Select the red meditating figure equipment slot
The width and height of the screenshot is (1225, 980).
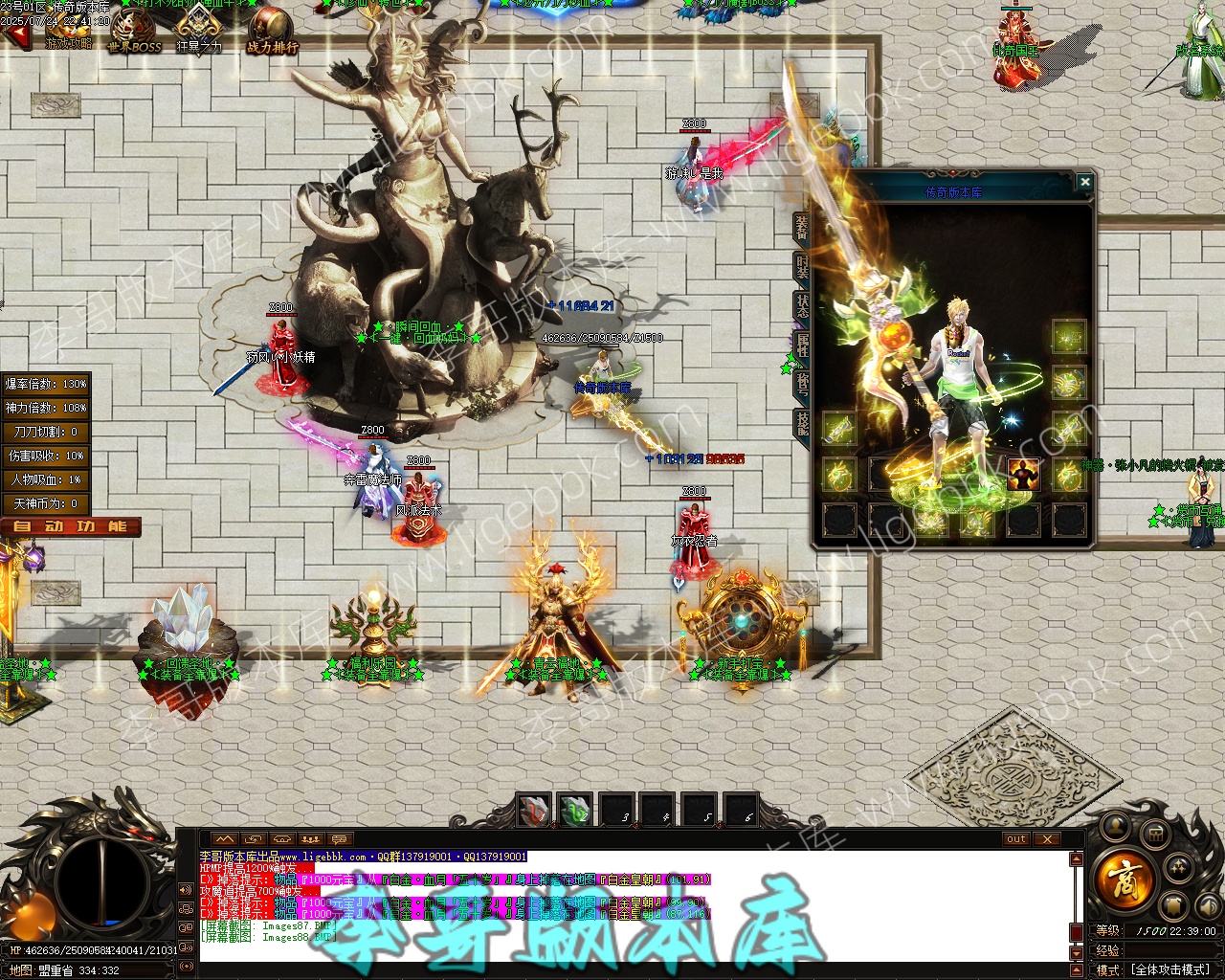1023,475
